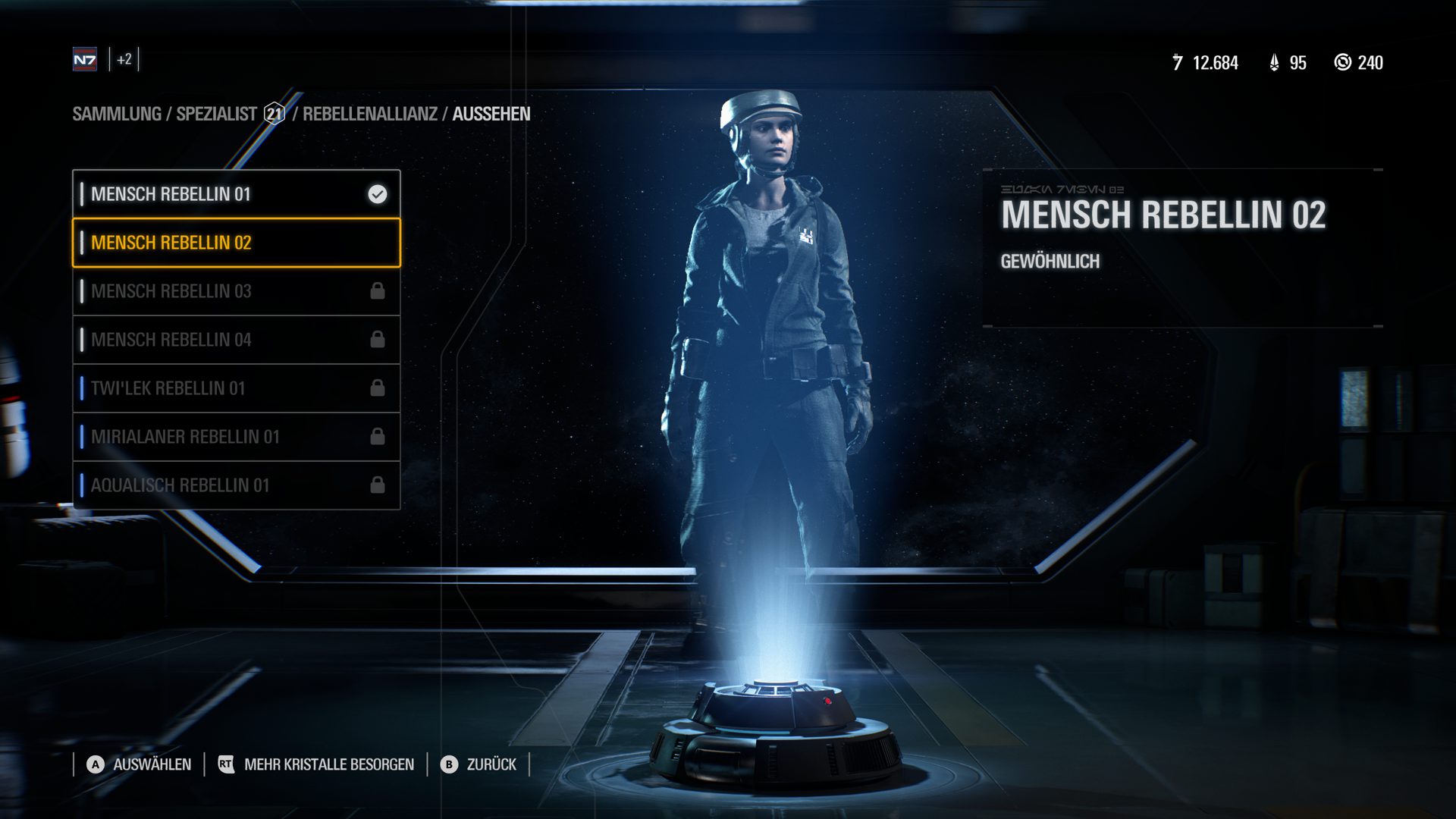Select the Mirialaner Rebellin 01 skin
1456x819 pixels.
(x=236, y=437)
